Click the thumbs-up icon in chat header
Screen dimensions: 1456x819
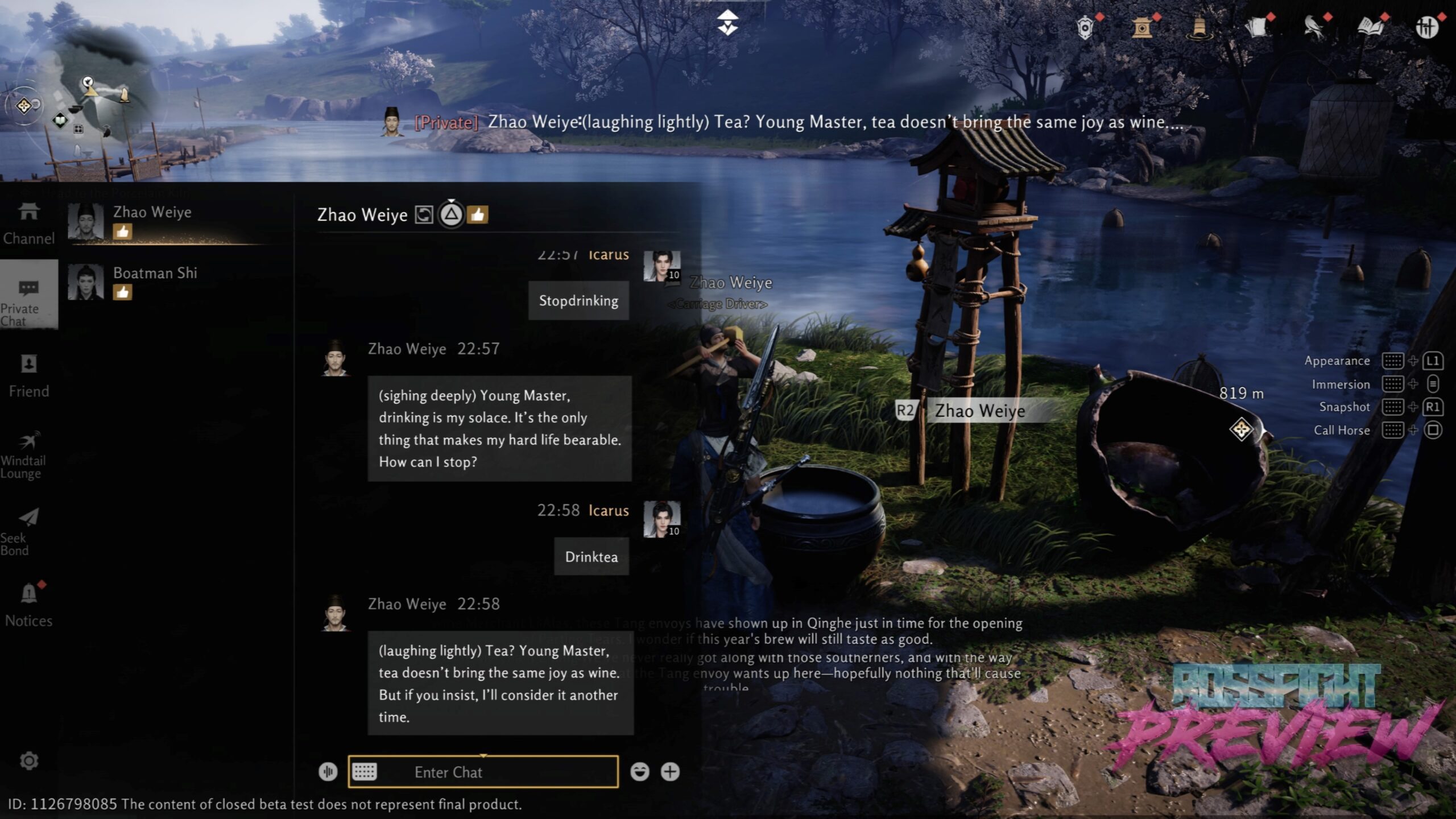(478, 214)
